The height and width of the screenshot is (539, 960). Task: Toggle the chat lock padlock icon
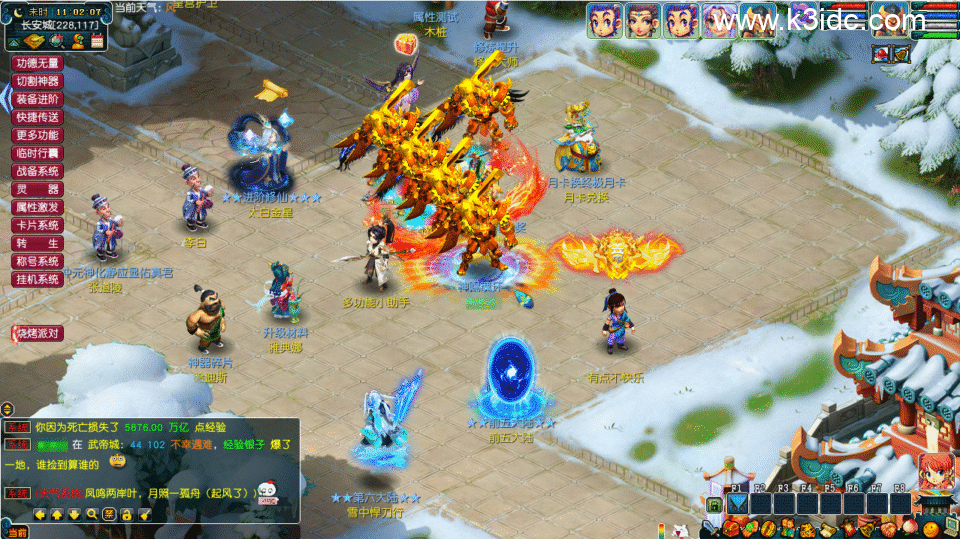[x=127, y=514]
